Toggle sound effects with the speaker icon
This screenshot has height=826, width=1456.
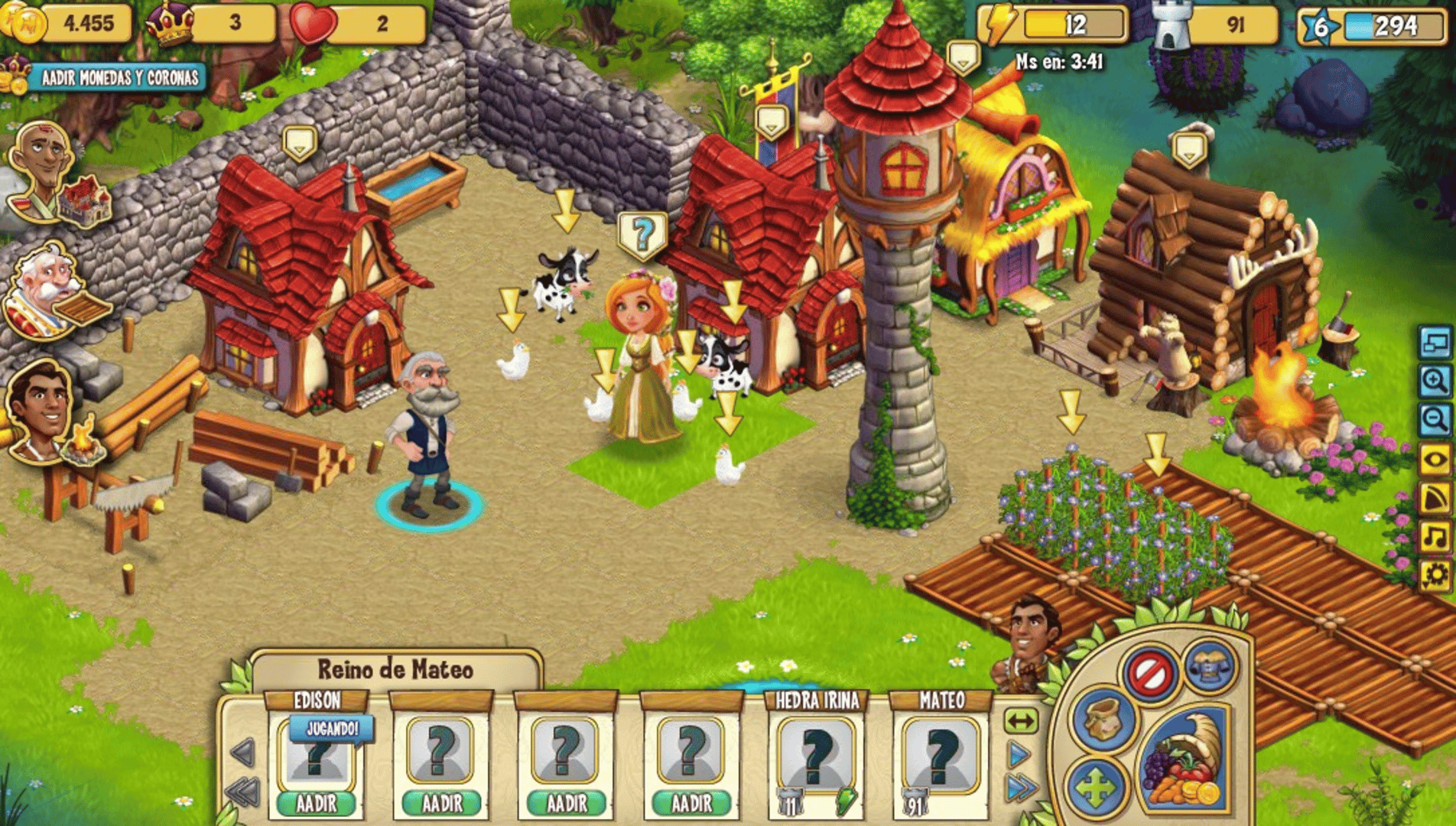pyautogui.click(x=1435, y=498)
